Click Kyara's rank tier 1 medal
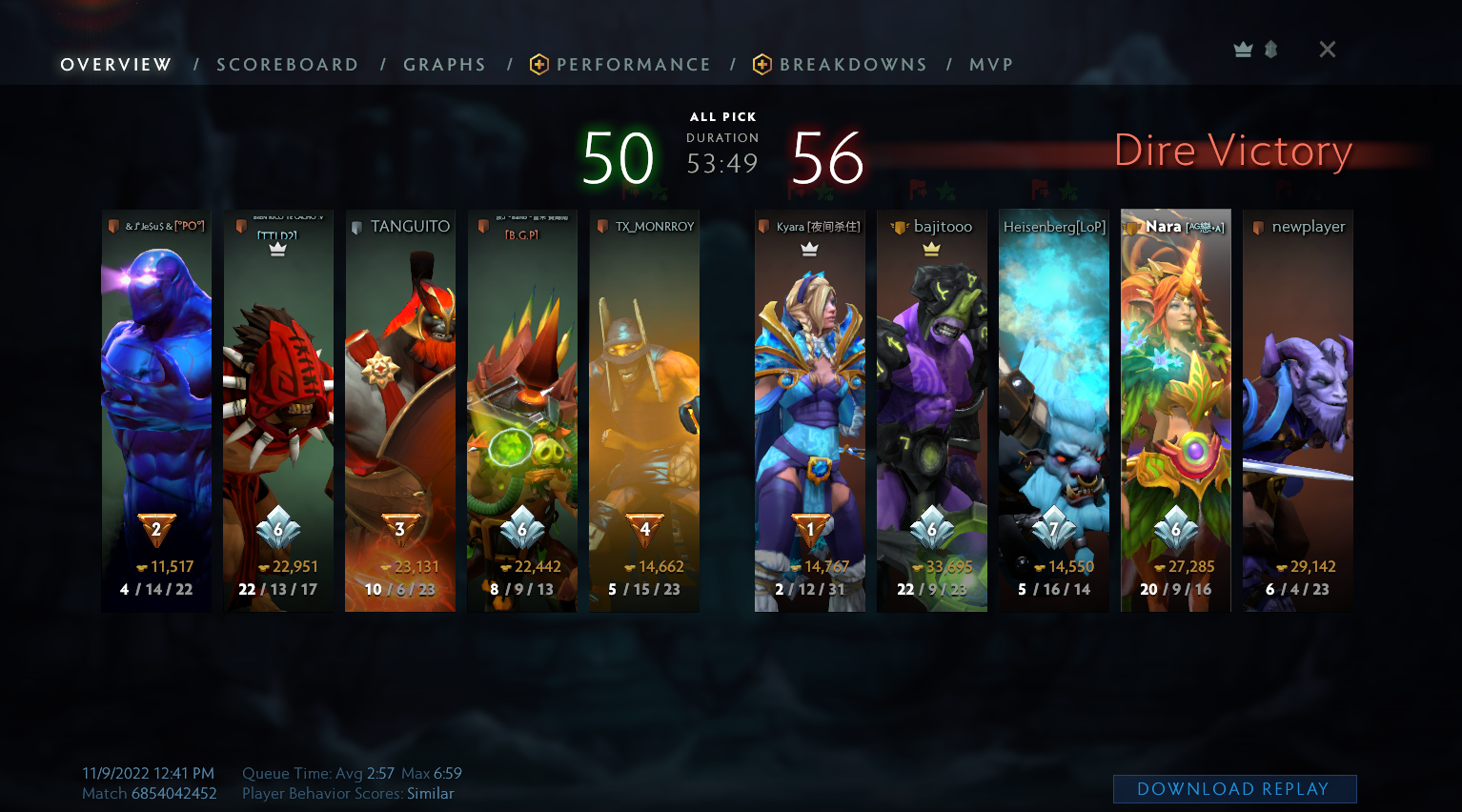This screenshot has height=812, width=1462. (x=810, y=527)
